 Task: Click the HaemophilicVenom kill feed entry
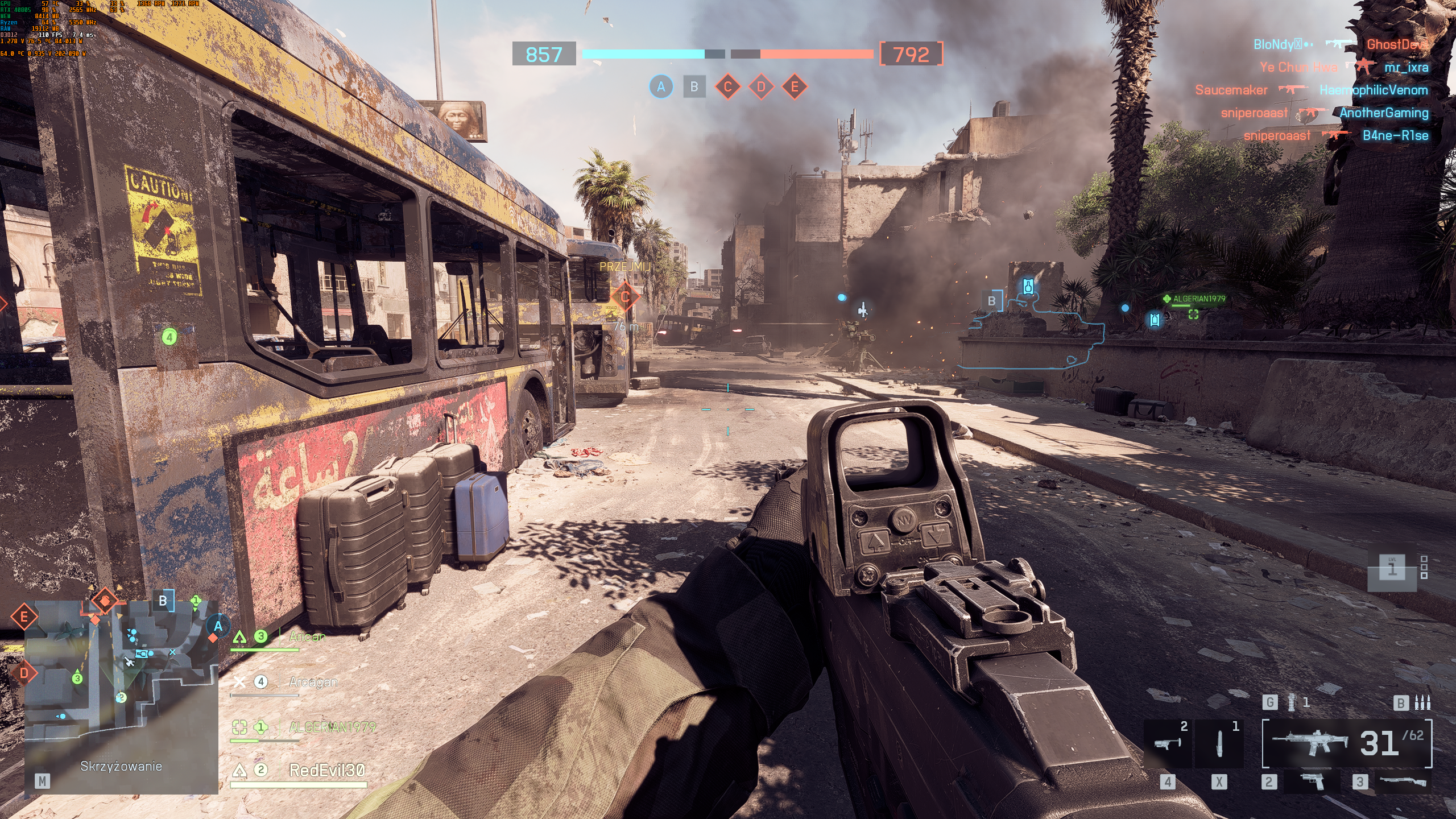click(1374, 90)
